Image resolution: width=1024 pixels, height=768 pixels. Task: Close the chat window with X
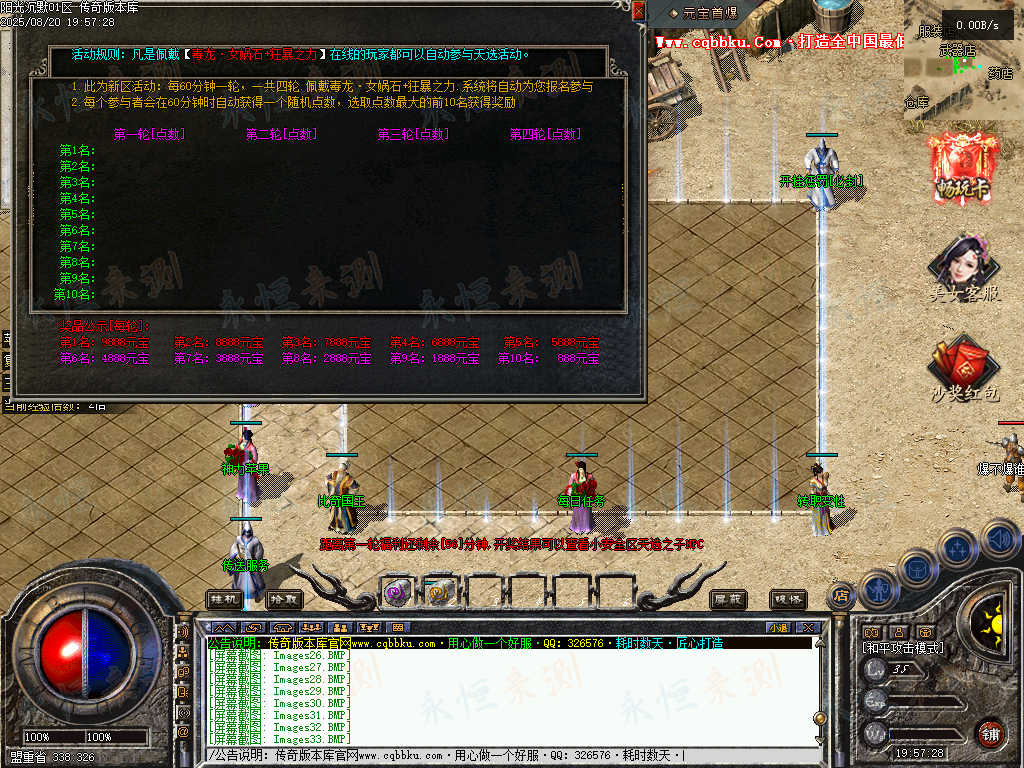tap(807, 627)
